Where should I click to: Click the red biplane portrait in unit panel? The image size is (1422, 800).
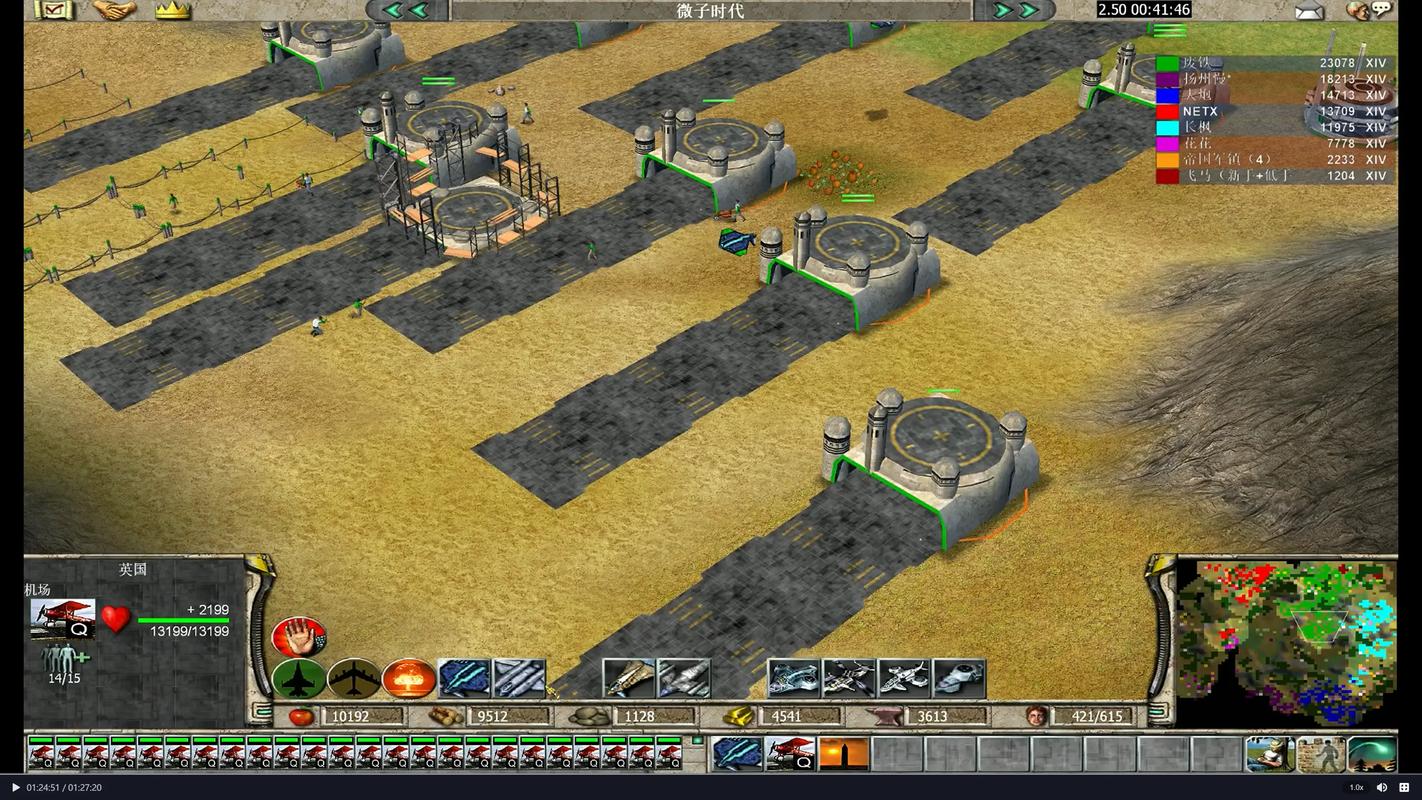click(63, 618)
